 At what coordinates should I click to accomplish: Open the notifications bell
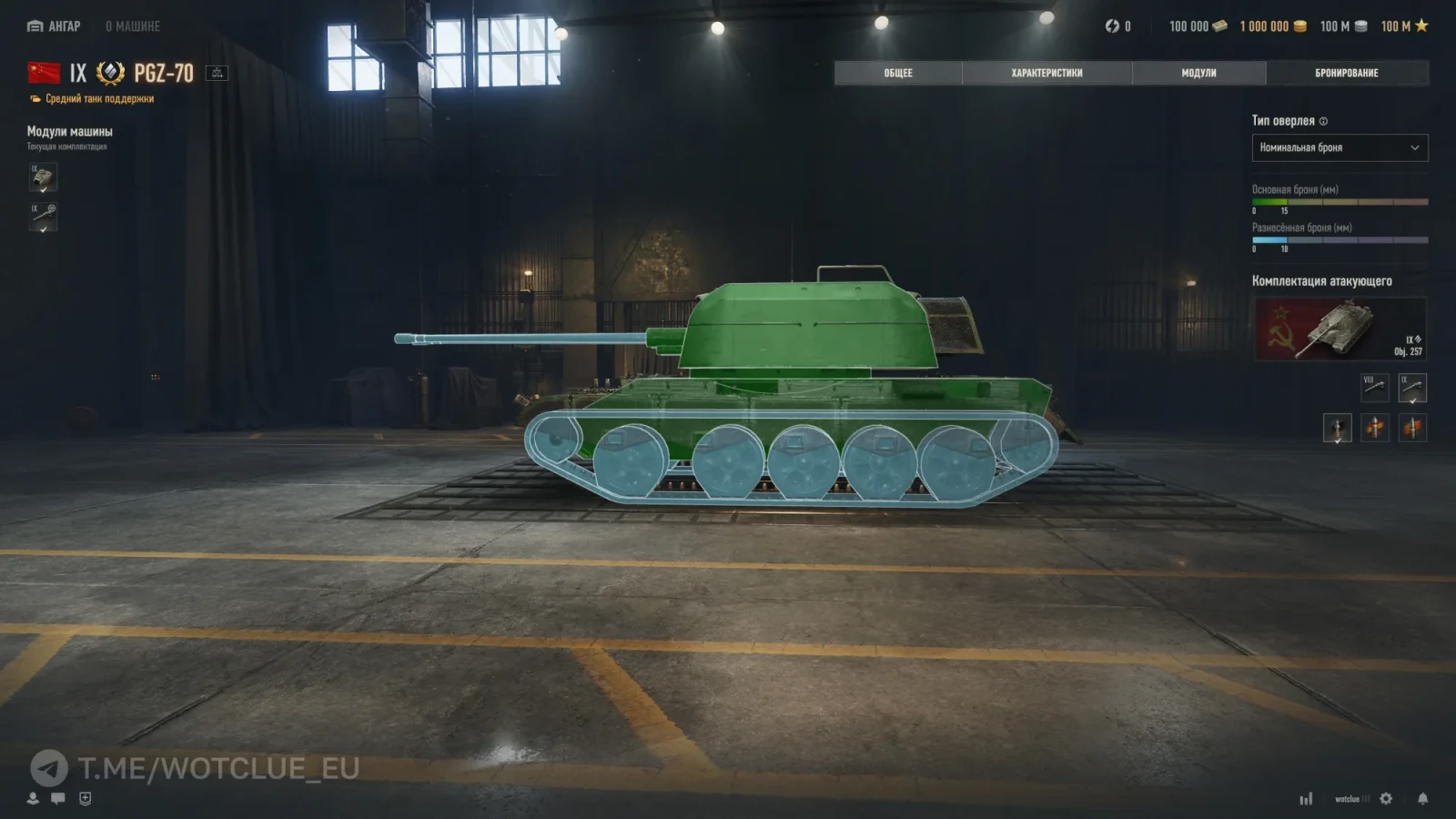tap(1422, 798)
